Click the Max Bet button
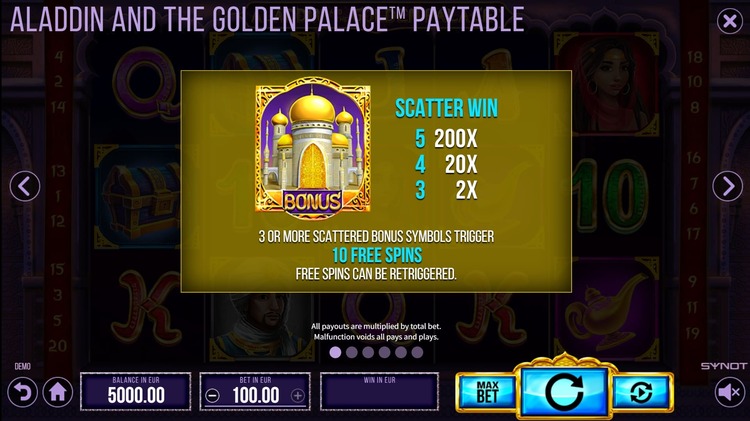Viewport: 750px width, 421px height. click(488, 392)
